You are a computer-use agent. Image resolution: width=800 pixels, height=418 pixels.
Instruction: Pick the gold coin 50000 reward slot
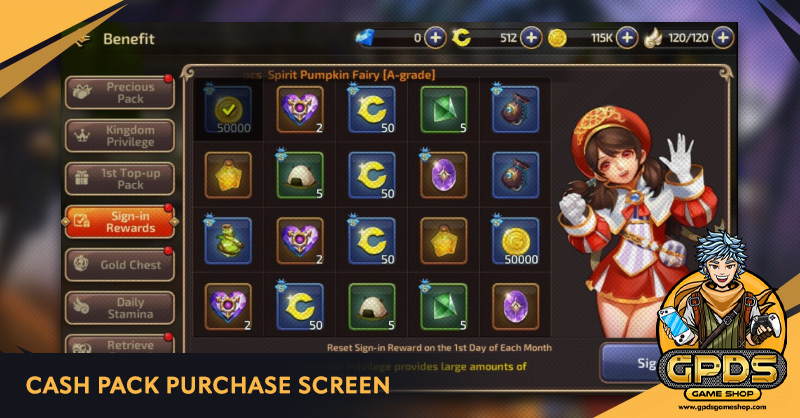pyautogui.click(x=516, y=241)
